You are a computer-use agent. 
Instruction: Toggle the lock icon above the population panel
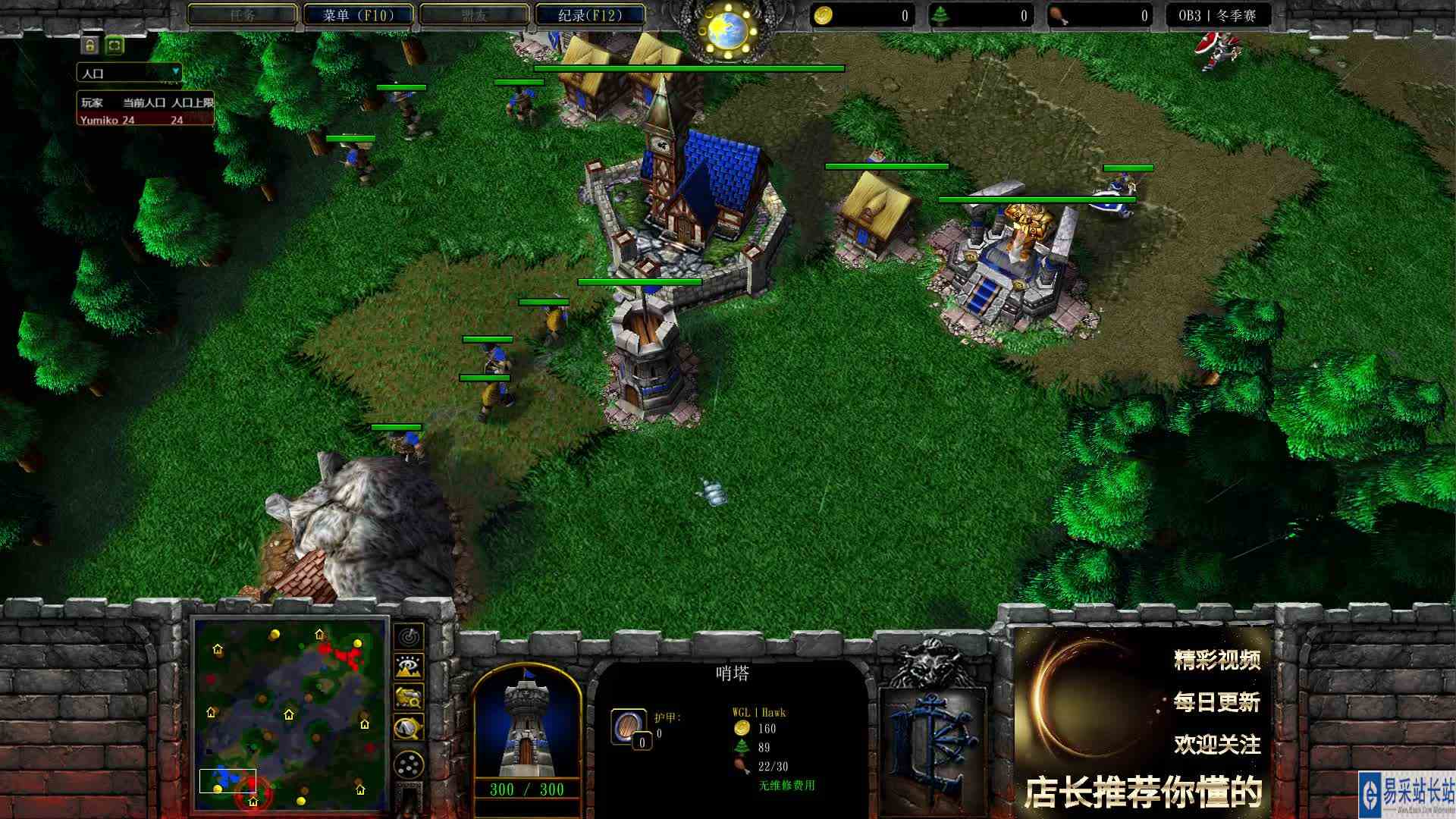pyautogui.click(x=90, y=45)
